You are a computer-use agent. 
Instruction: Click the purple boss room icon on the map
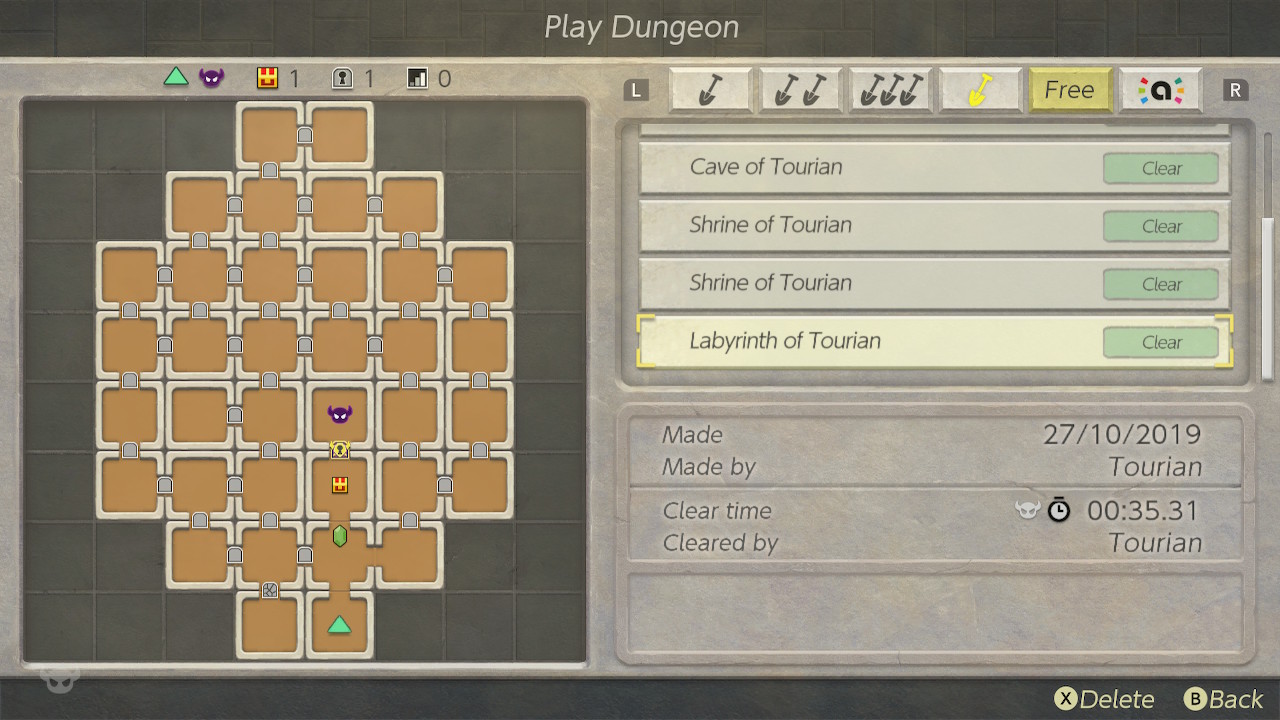(338, 412)
